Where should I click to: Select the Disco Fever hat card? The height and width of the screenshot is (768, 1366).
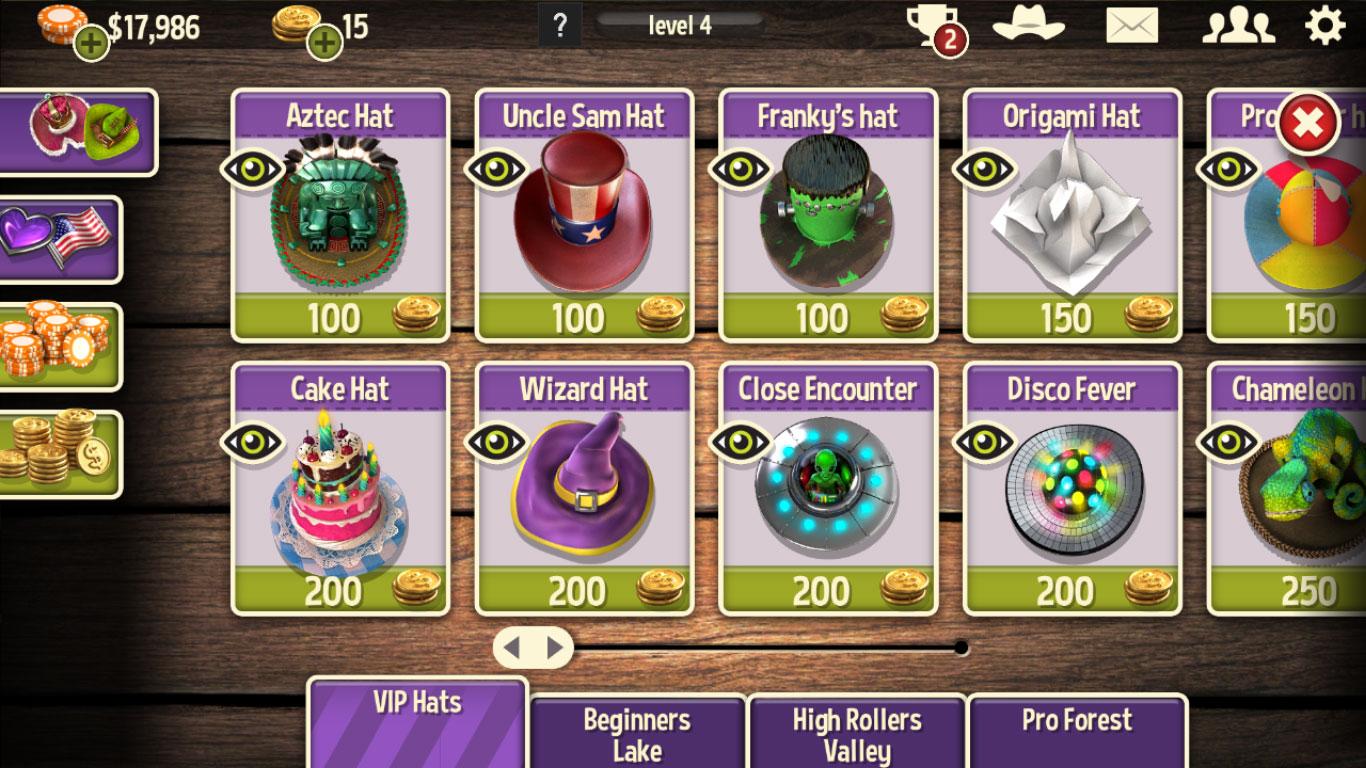tap(1072, 487)
